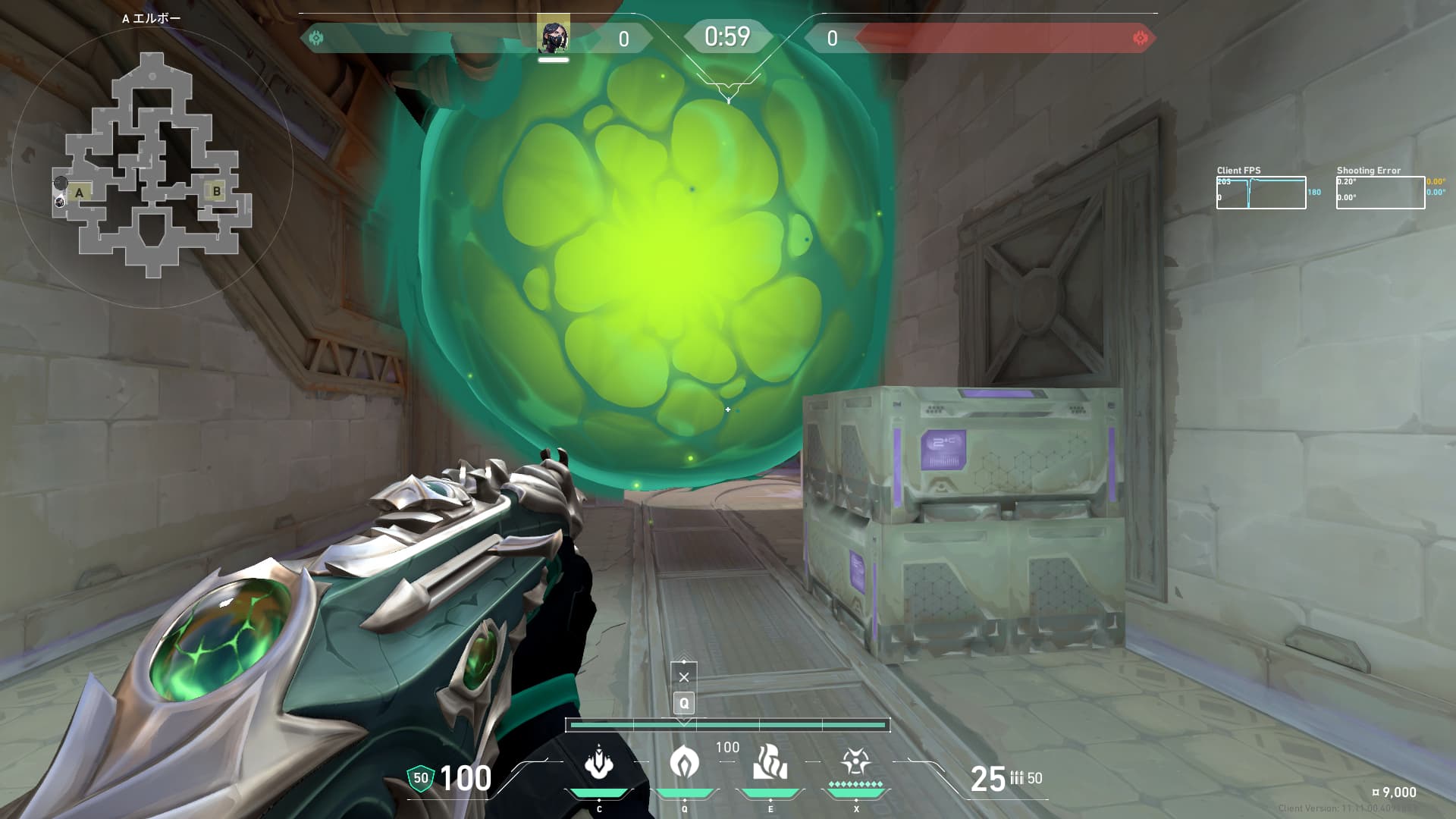Screen dimensions: 1456x819
Task: Select the B site marker on minimap
Action: click(x=217, y=191)
